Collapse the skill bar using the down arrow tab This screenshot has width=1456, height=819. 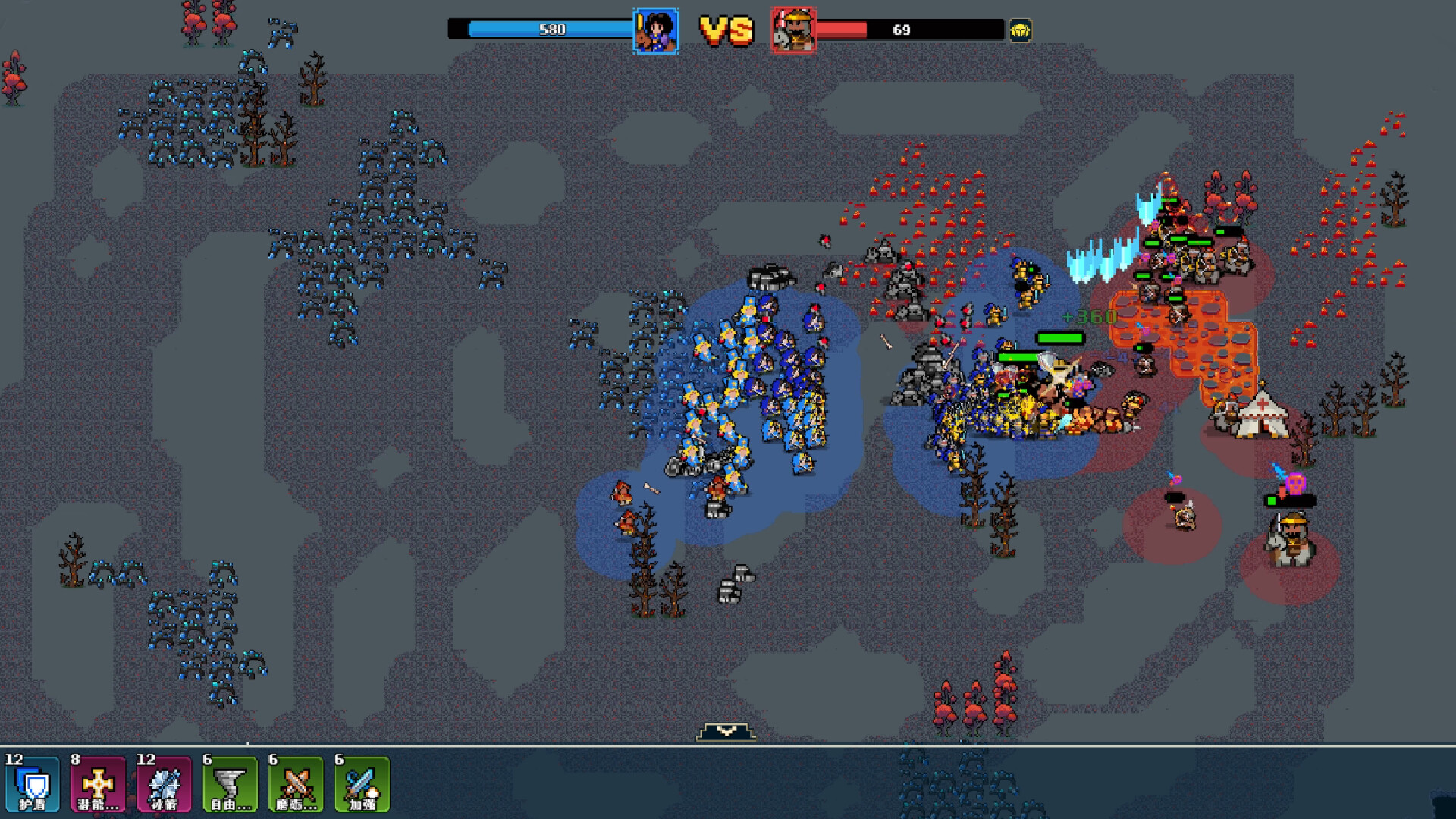(726, 731)
